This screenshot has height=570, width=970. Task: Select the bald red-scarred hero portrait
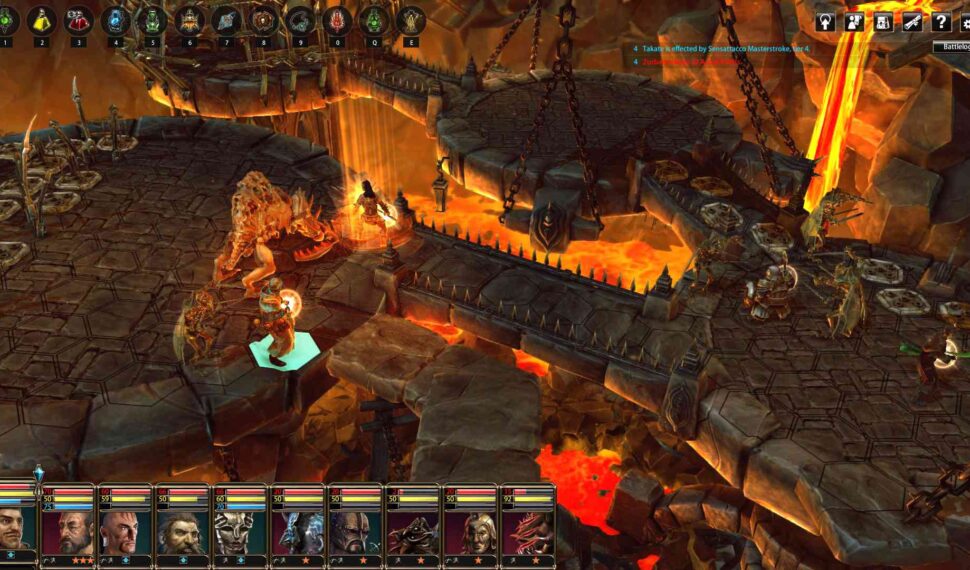click(126, 532)
